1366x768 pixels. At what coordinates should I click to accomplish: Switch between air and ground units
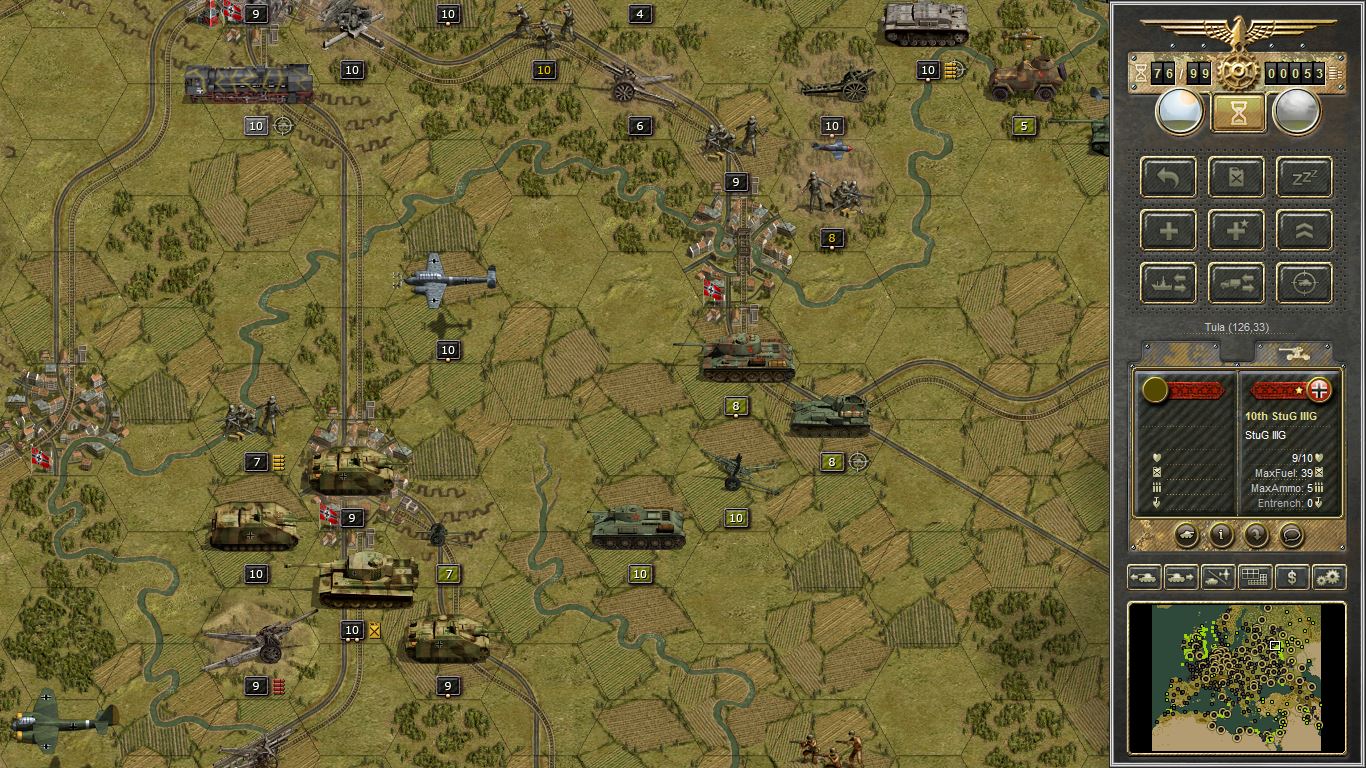tap(1218, 577)
